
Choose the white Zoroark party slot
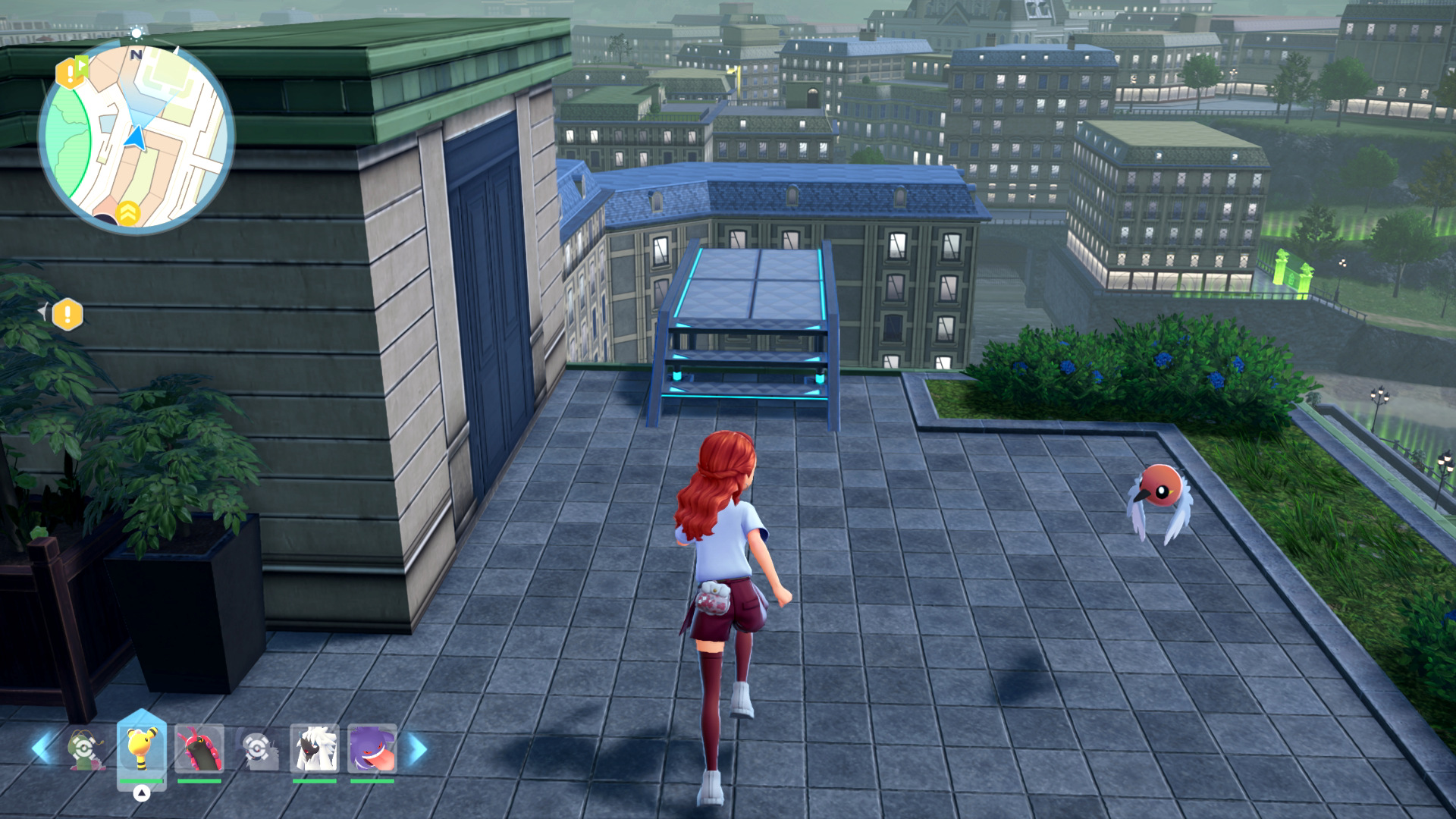pyautogui.click(x=314, y=749)
